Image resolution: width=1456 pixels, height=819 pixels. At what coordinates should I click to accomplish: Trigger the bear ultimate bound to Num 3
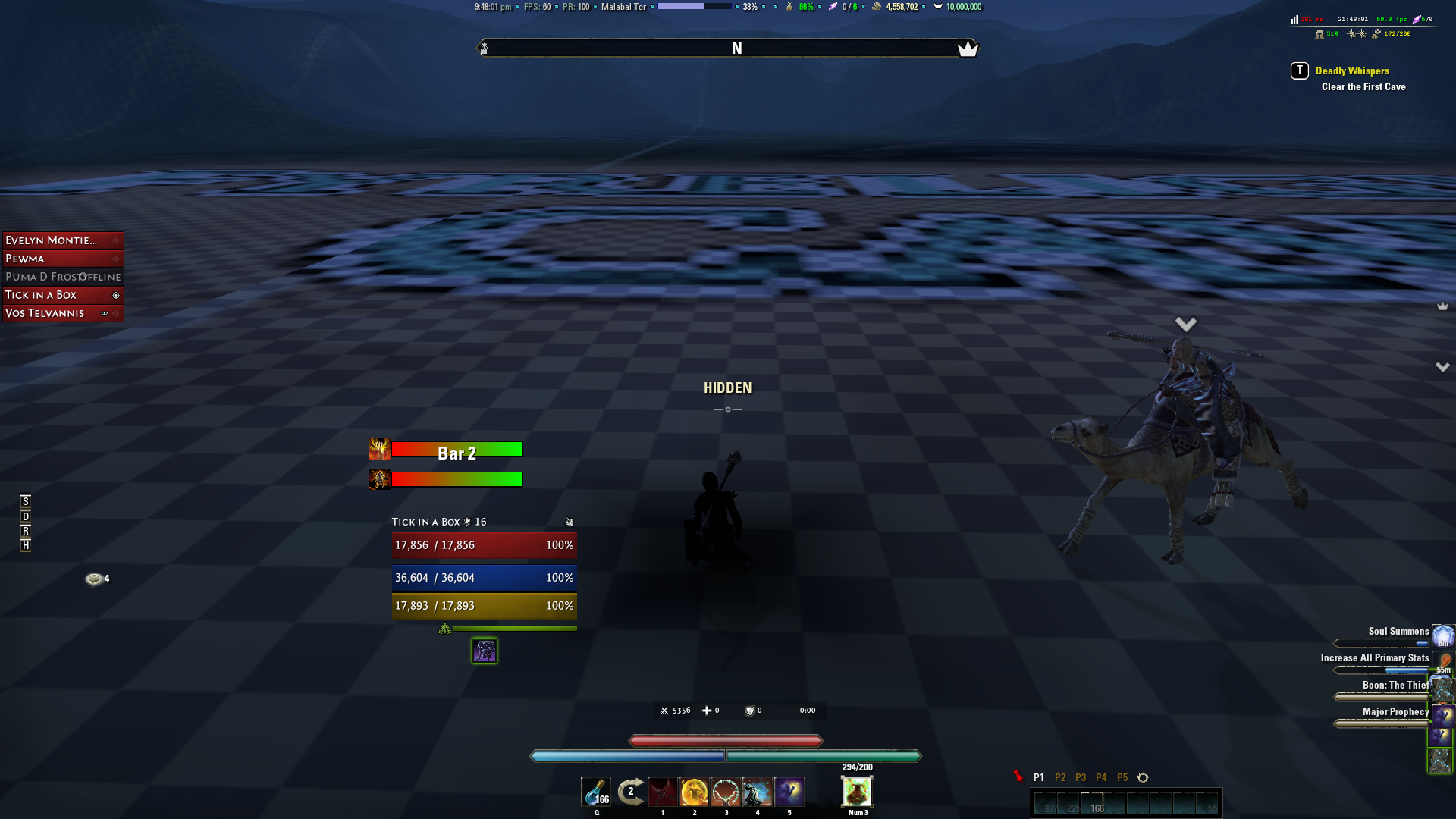[x=857, y=791]
